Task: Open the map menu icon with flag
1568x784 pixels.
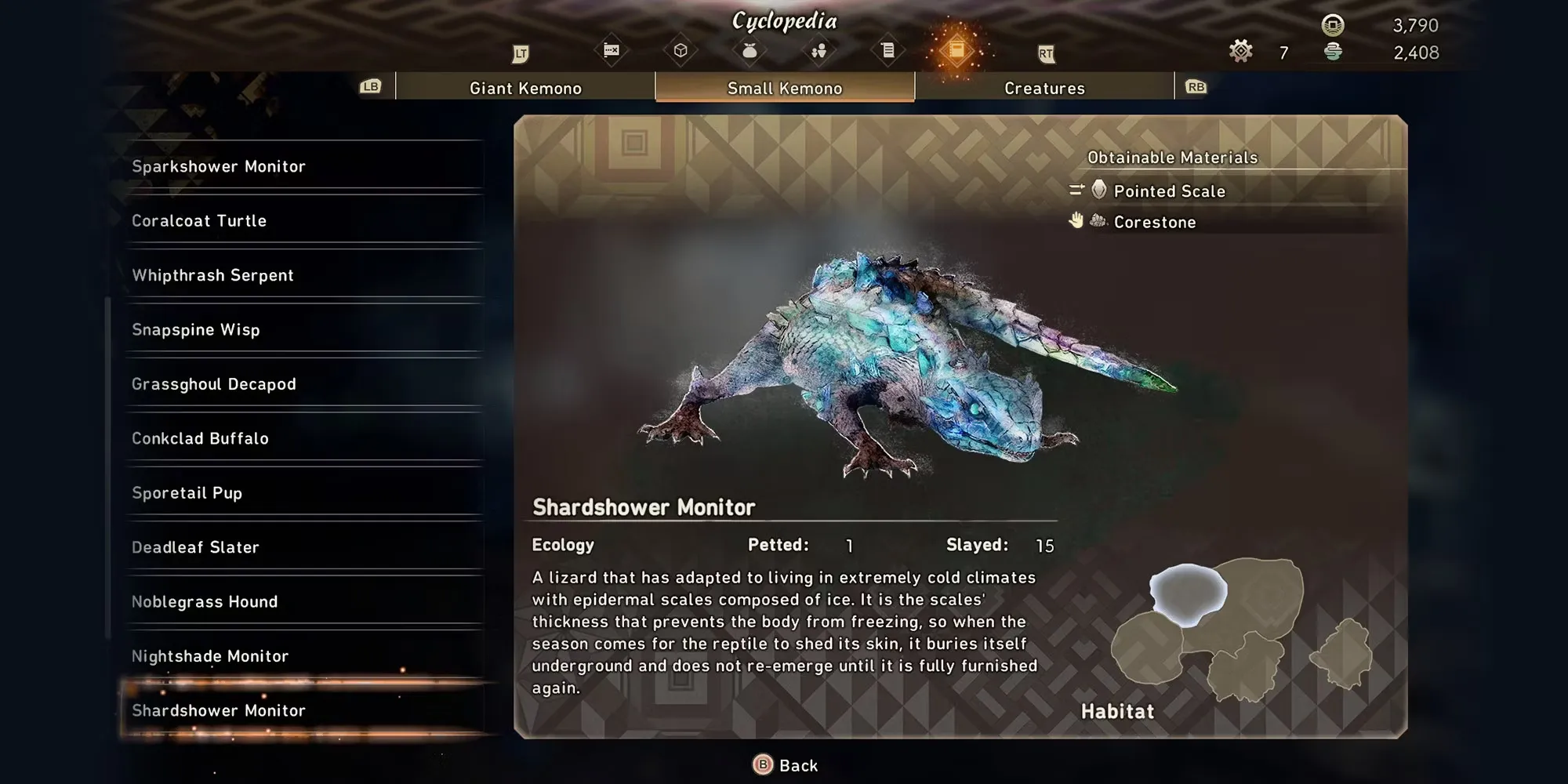Action: [612, 51]
